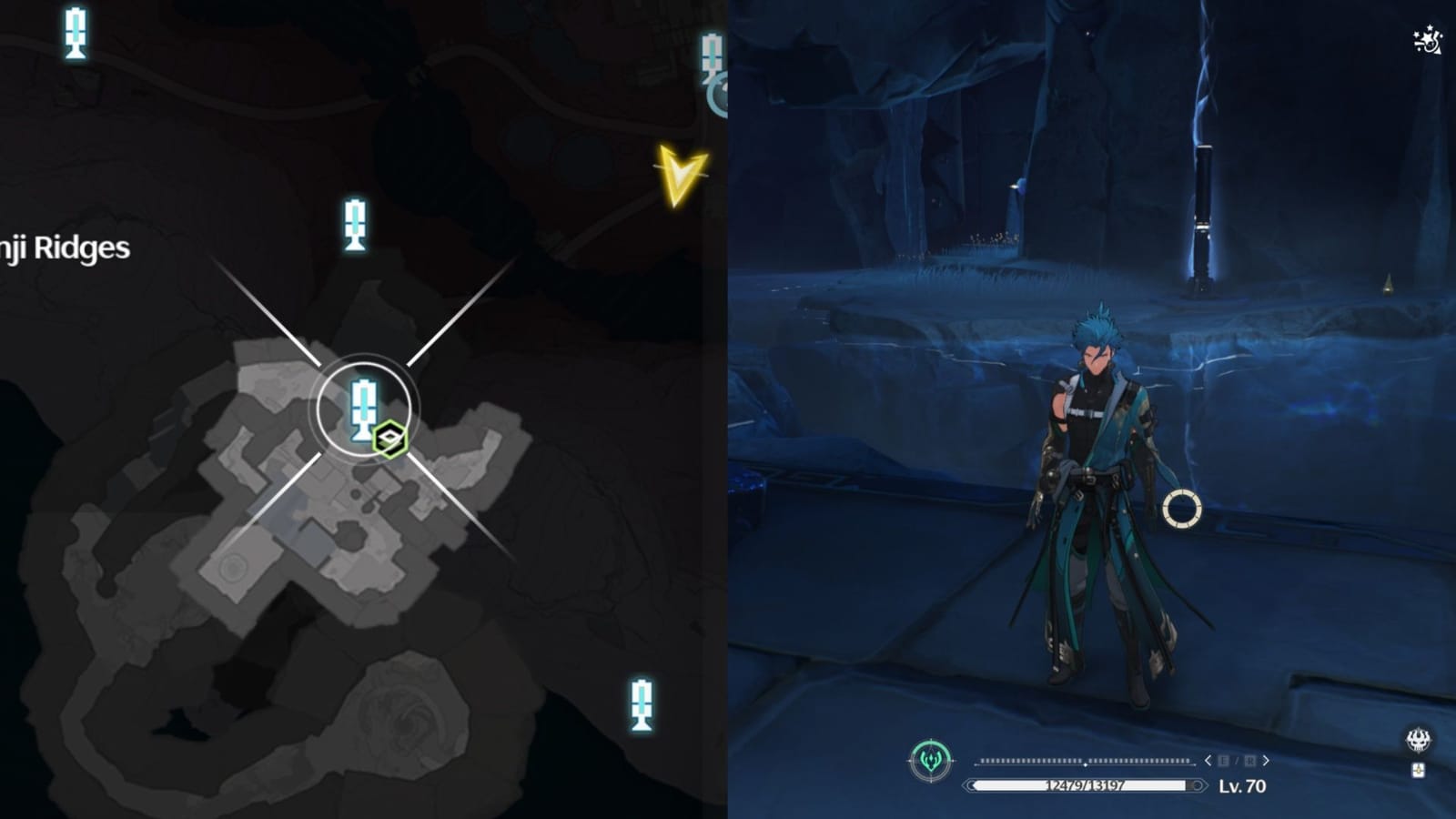This screenshot has width=1456, height=819.
Task: Toggle the R liberation indicator
Action: [x=1250, y=760]
